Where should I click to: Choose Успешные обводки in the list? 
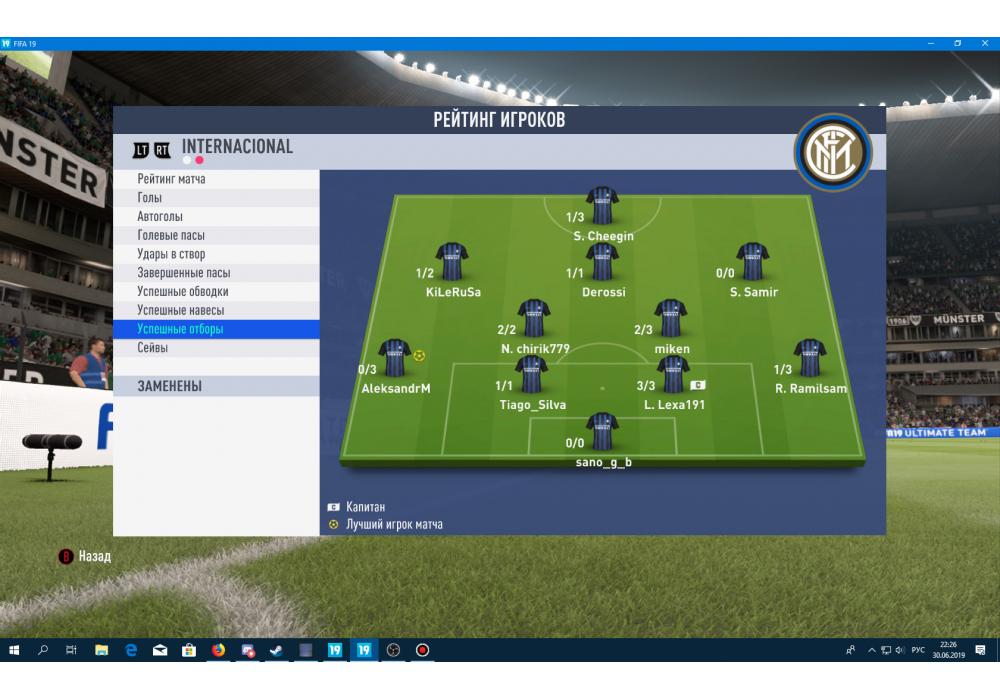pyautogui.click(x=183, y=292)
